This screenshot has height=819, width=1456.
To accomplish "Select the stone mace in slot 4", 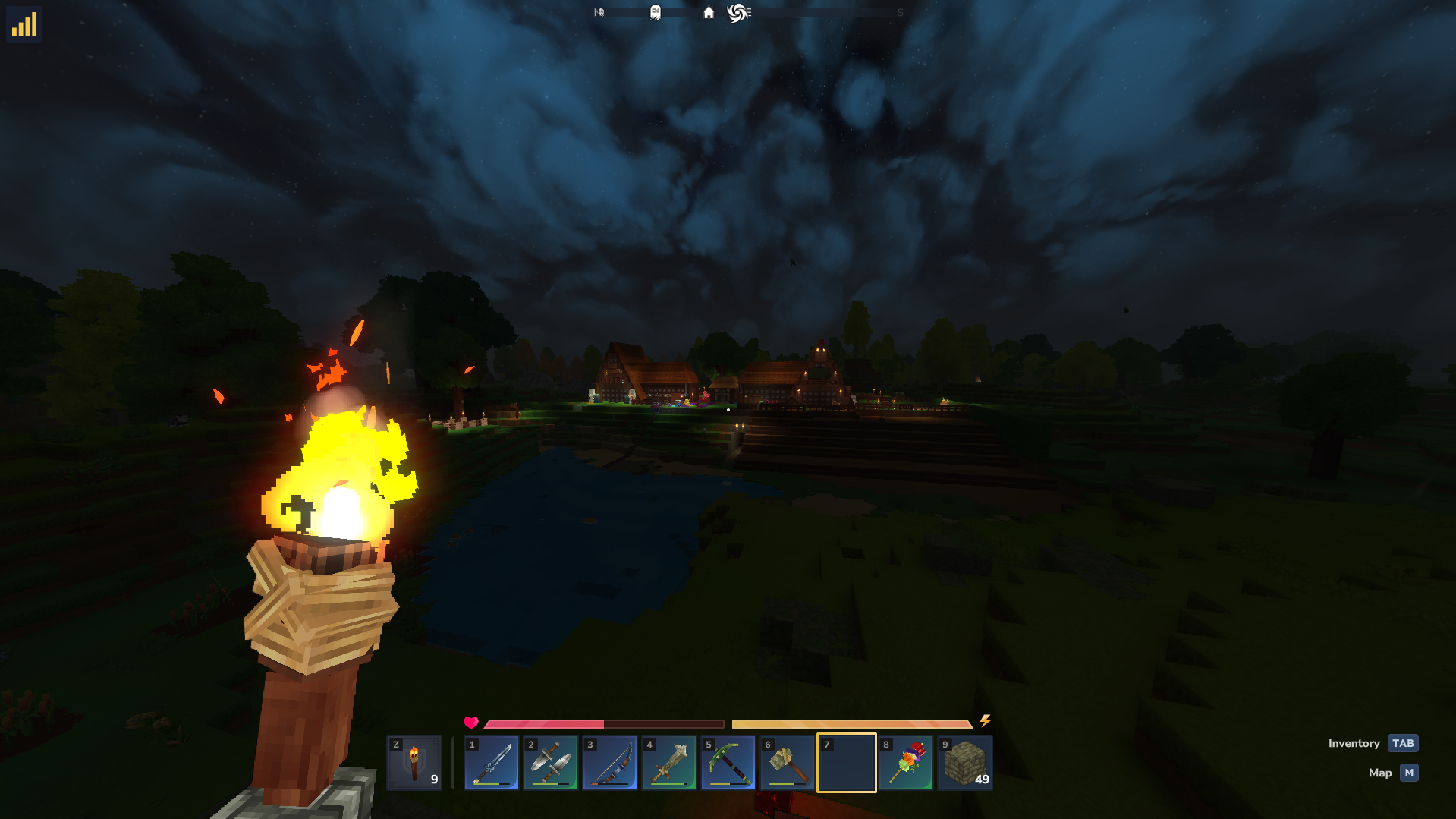I will pyautogui.click(x=669, y=763).
